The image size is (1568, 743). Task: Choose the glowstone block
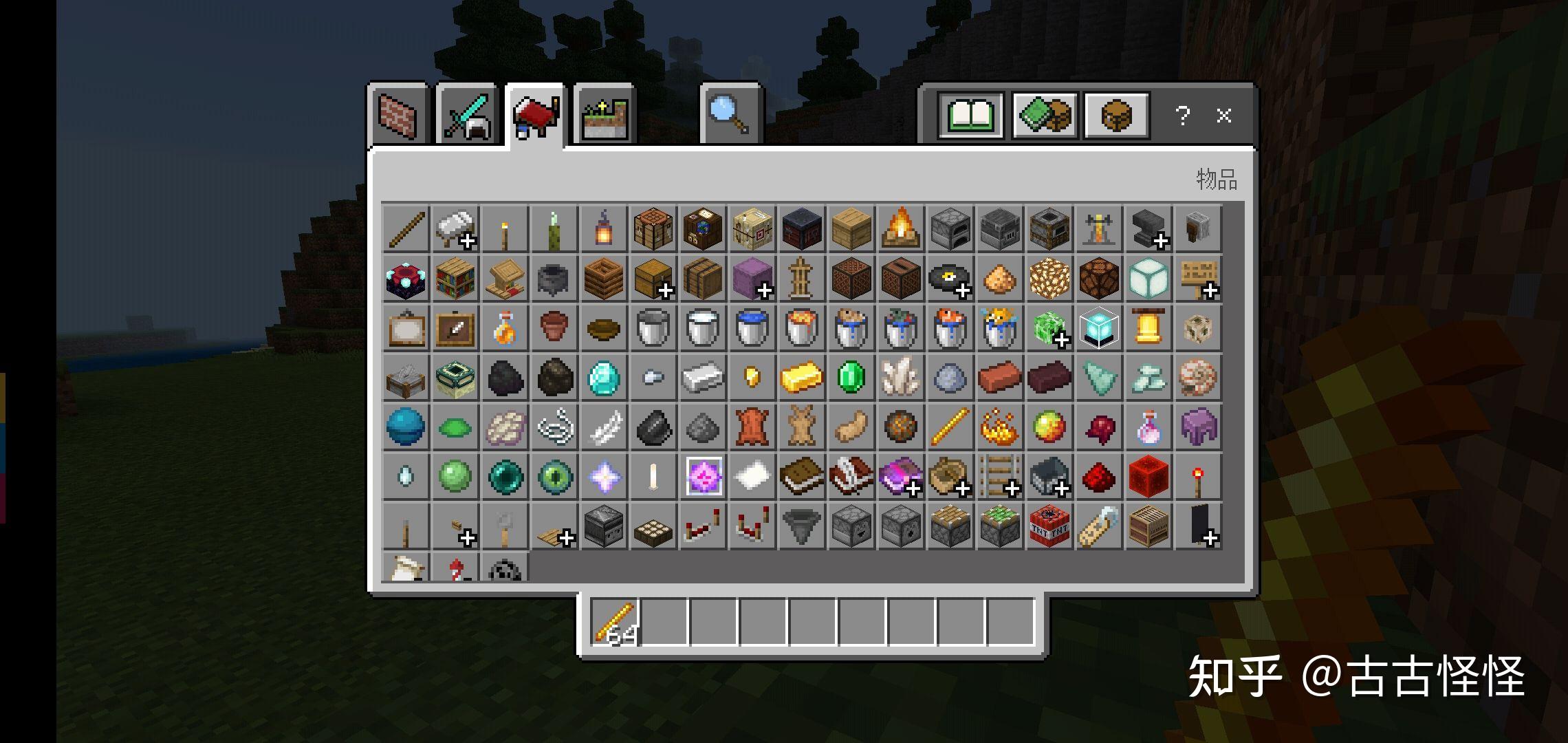click(x=1049, y=278)
